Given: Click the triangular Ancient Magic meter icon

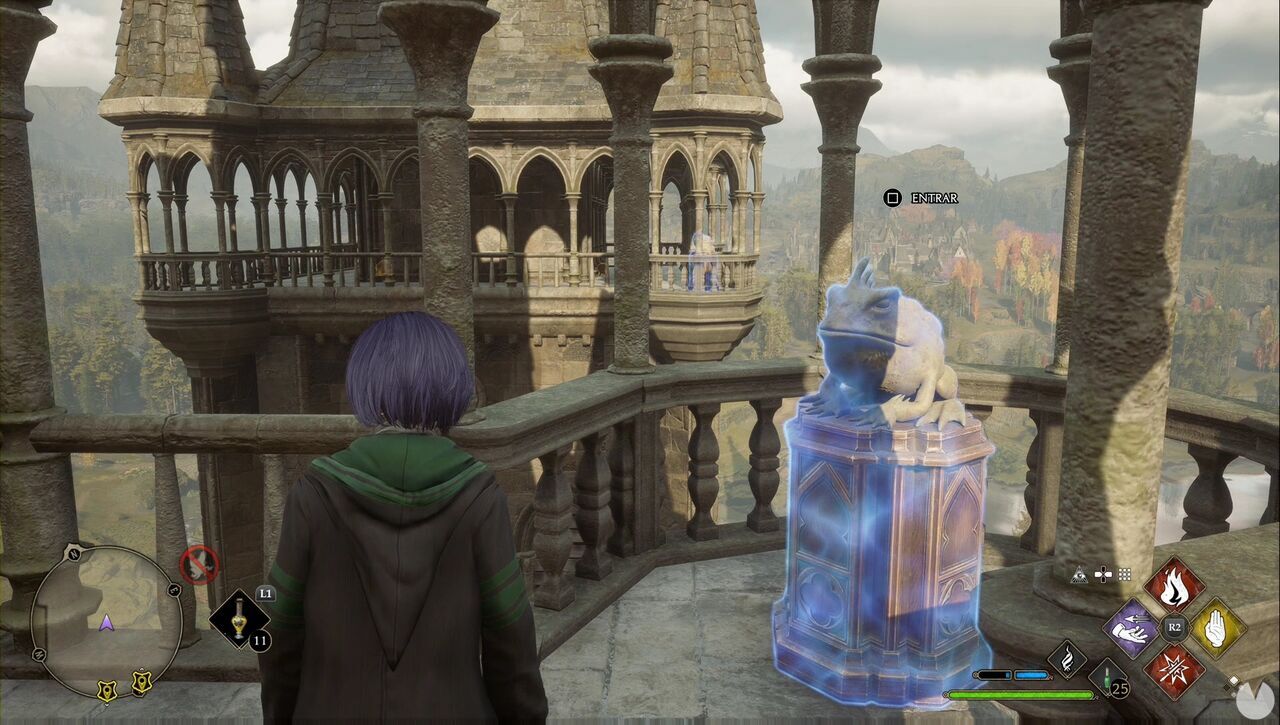Looking at the screenshot, I should pos(1078,576).
